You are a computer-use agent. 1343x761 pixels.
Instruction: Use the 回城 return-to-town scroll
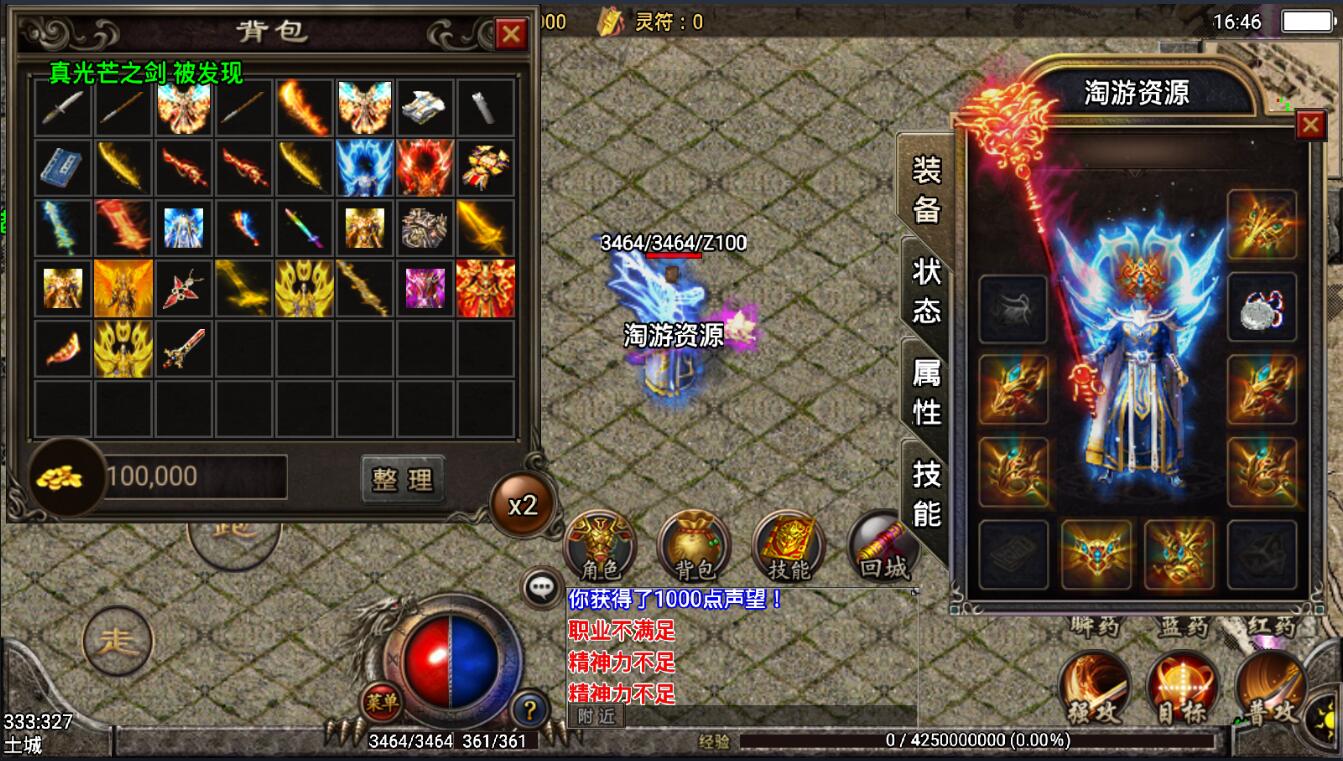point(883,547)
